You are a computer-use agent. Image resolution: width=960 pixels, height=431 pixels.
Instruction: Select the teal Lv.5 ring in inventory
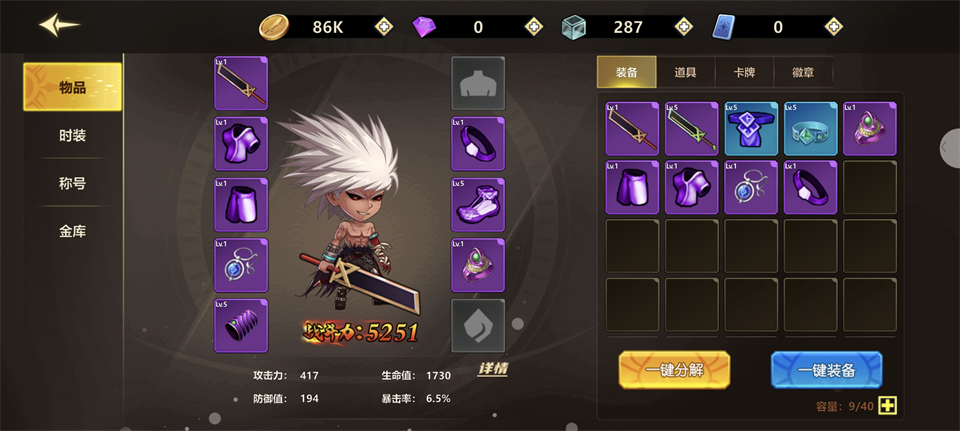pos(810,129)
